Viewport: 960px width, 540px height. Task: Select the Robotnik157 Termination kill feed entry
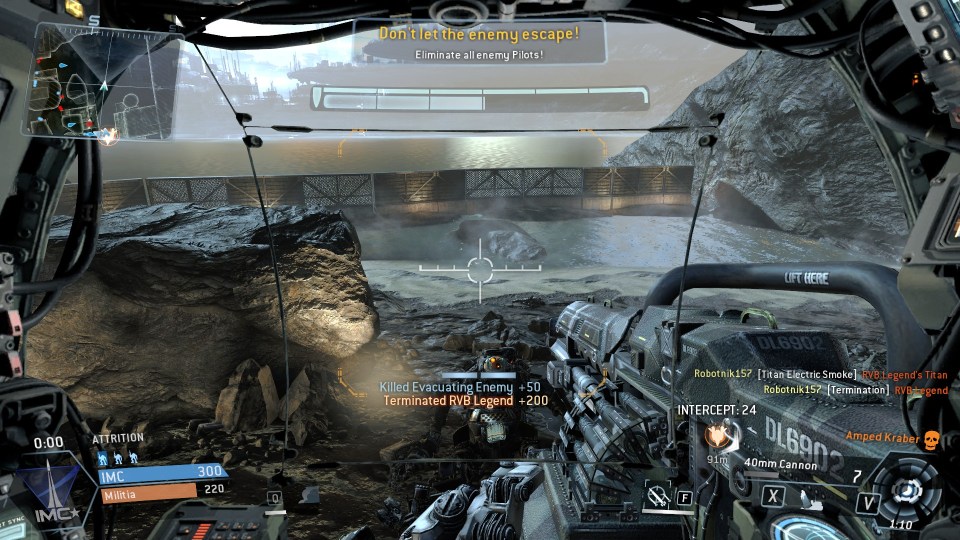click(x=855, y=390)
